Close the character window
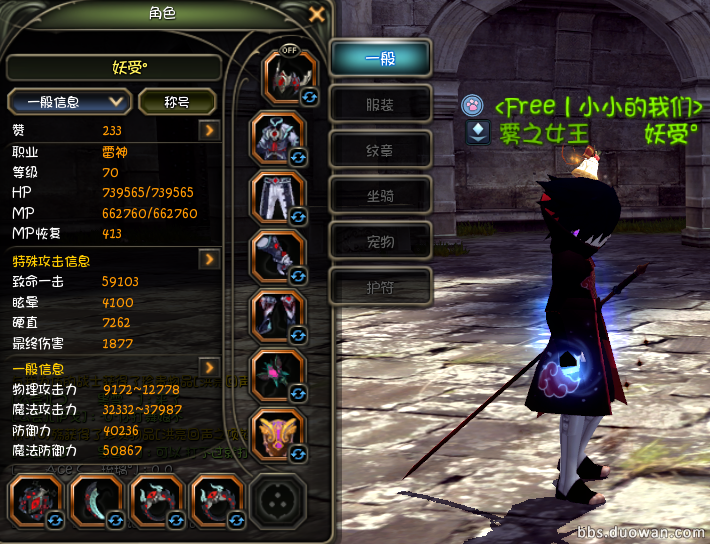Screen dimensions: 710x544 point(317,14)
